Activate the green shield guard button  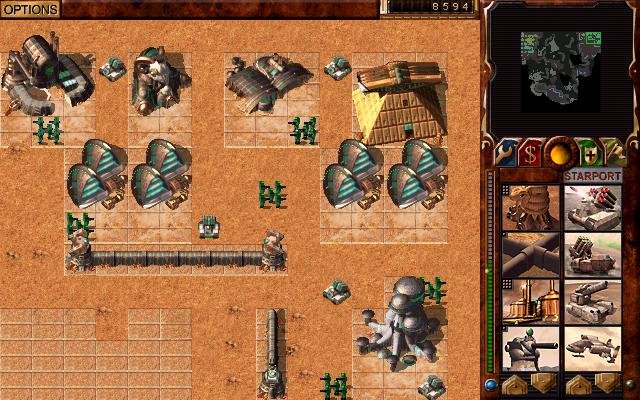click(589, 153)
